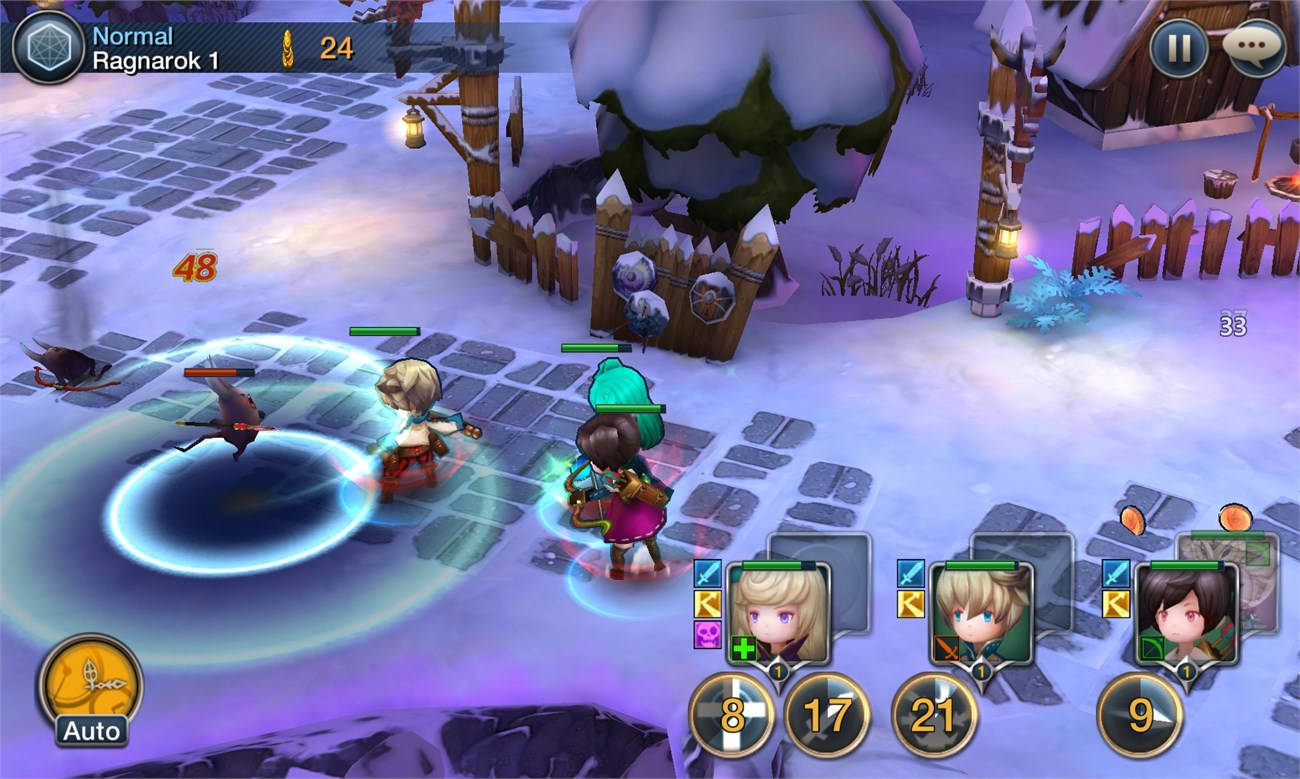Select the blue-eyed blond swordsman portrait
Image resolution: width=1300 pixels, height=779 pixels.
[x=981, y=613]
